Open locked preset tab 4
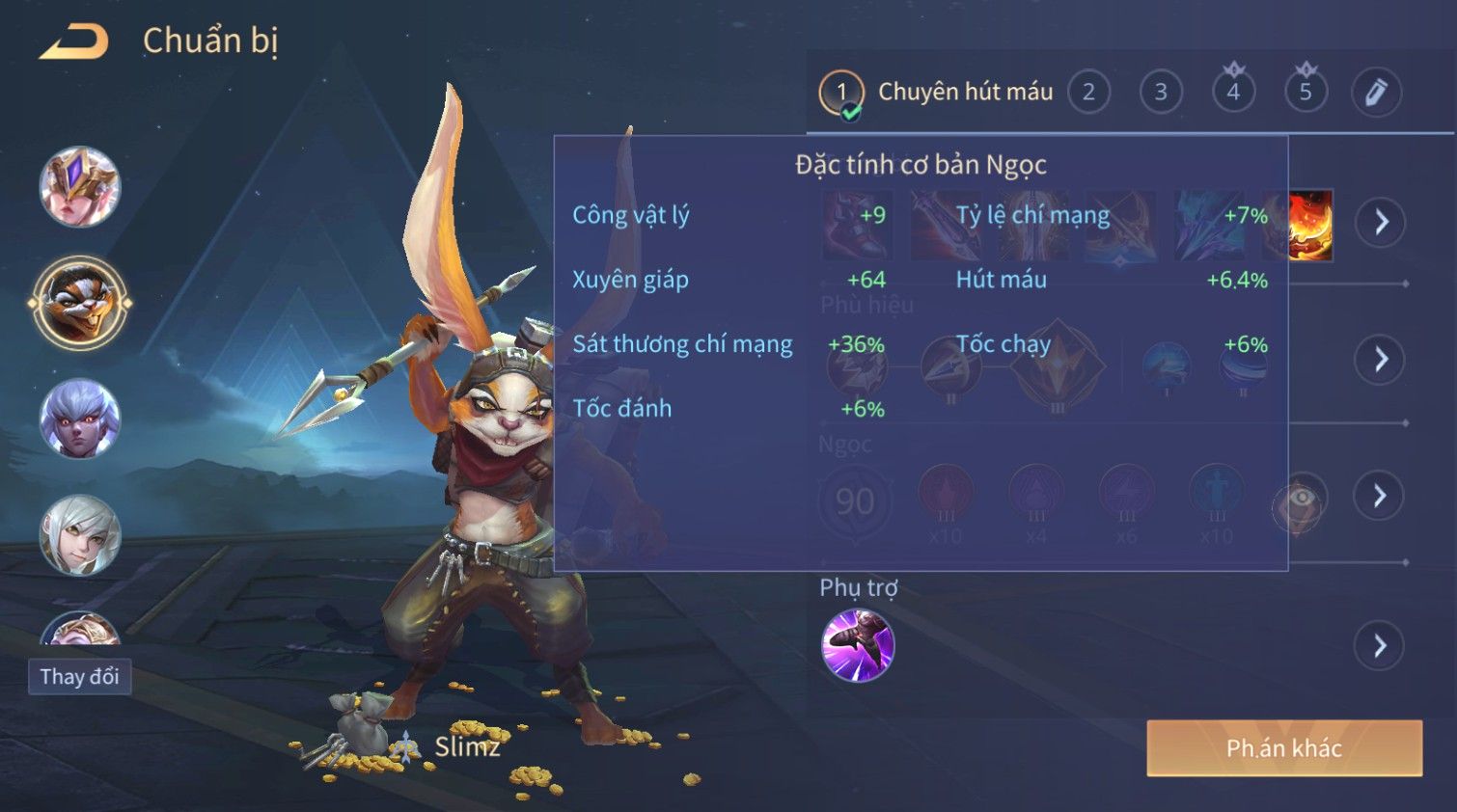Viewport: 1457px width, 812px height. pos(1233,93)
